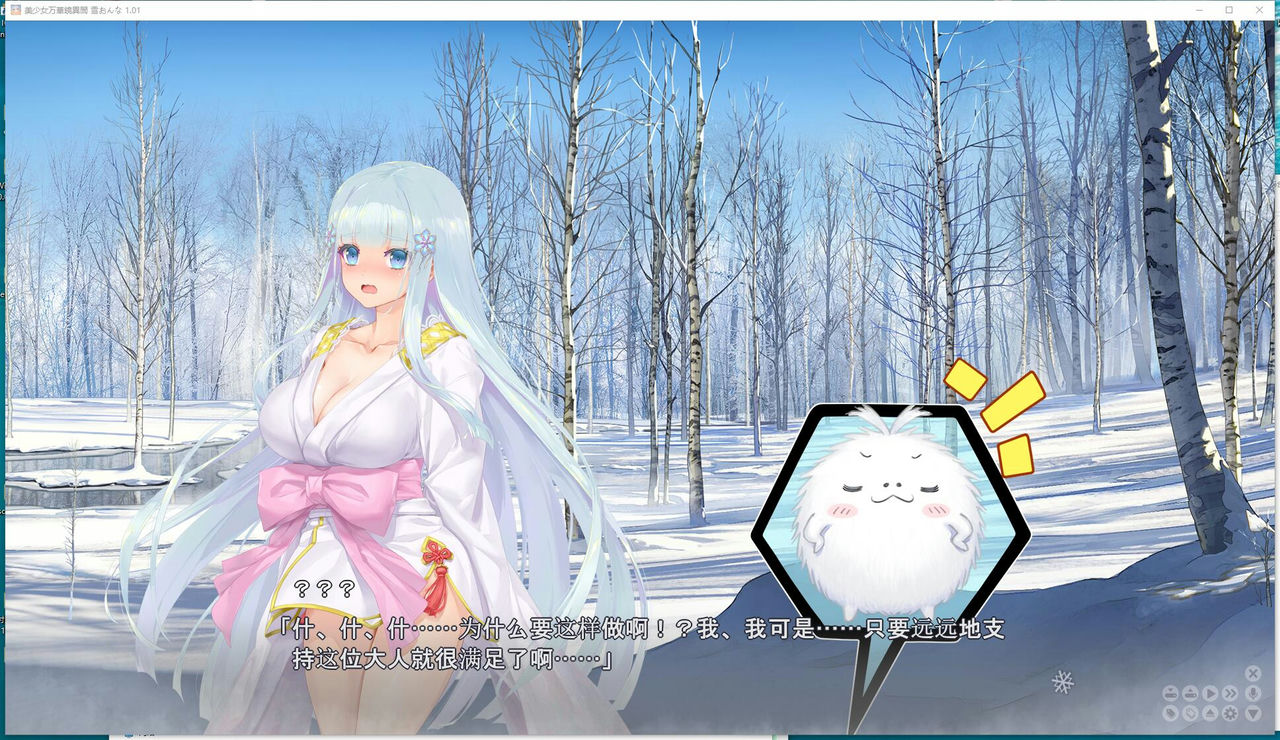1280x740 pixels.
Task: Click the eject-style triangle icon in the menu
Action: 1210,712
